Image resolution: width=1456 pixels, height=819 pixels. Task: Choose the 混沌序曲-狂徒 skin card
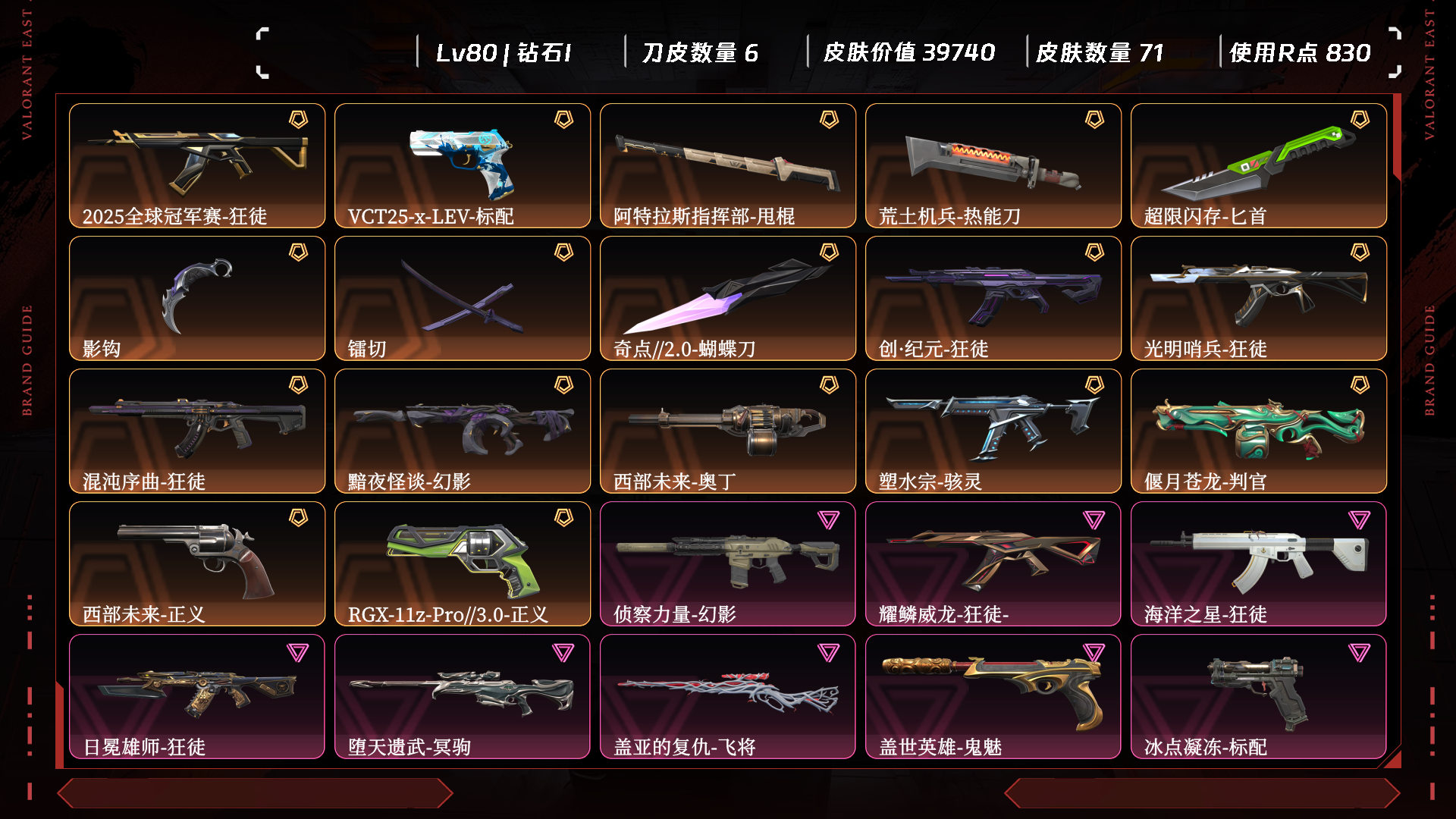tap(197, 431)
